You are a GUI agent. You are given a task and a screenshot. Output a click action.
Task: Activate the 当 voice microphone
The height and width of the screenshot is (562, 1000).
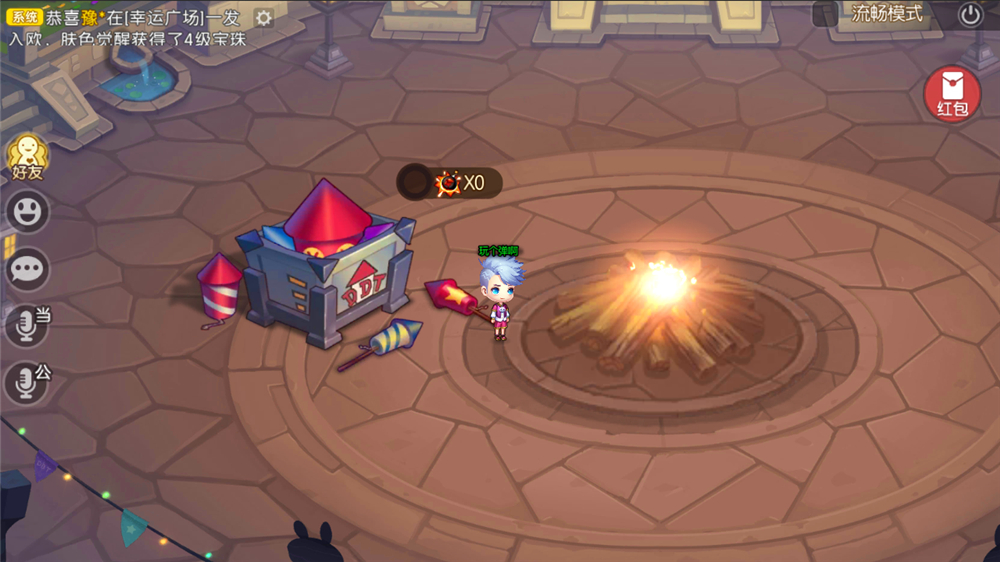click(x=27, y=326)
